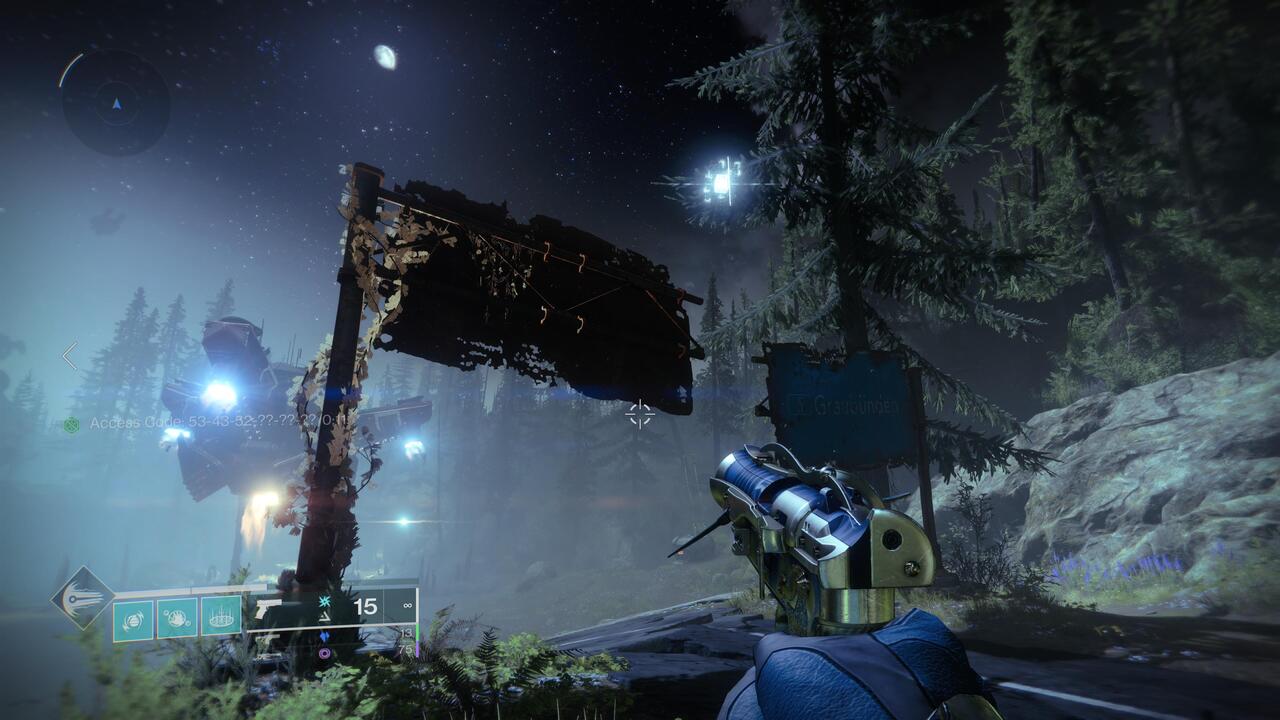Click the infinity reserve ammo symbol

[x=408, y=605]
